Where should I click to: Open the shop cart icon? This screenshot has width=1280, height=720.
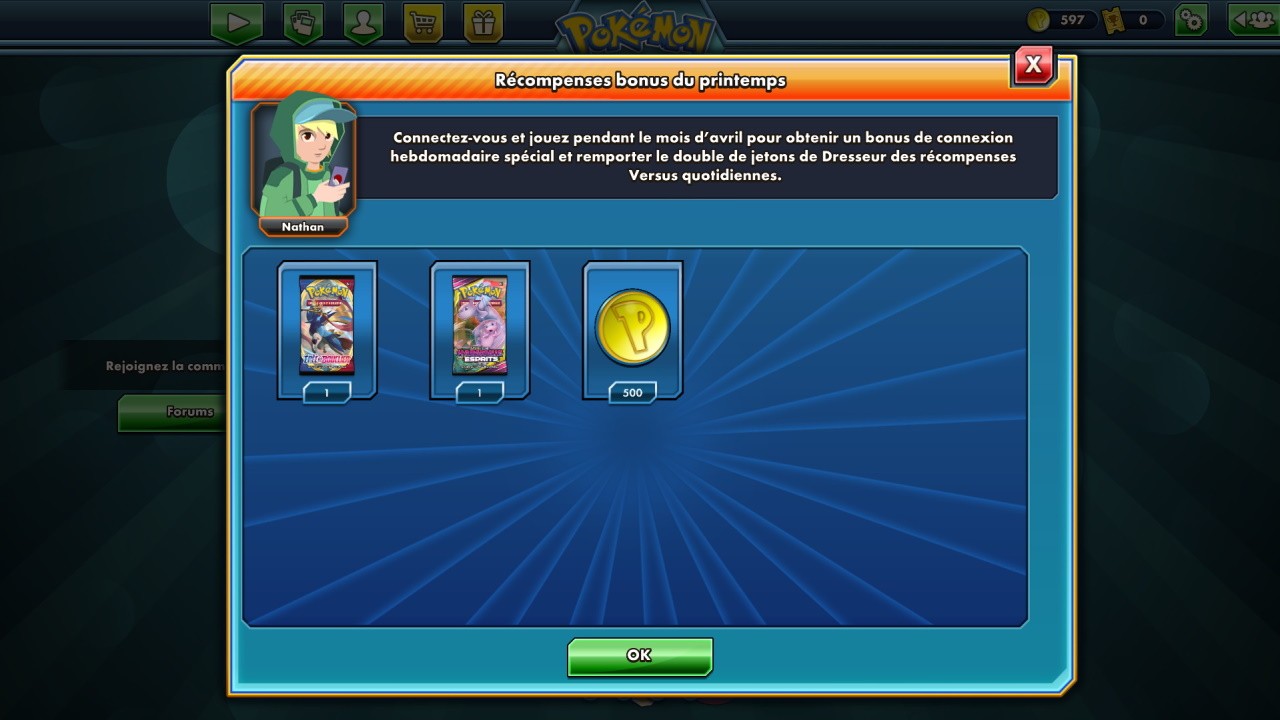(x=423, y=22)
